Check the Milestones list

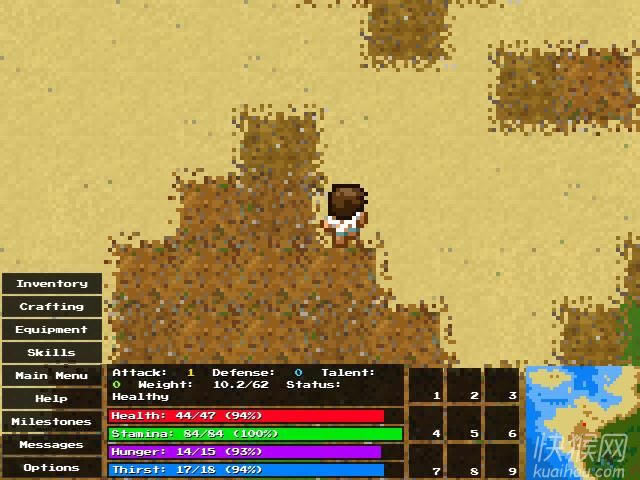point(52,422)
